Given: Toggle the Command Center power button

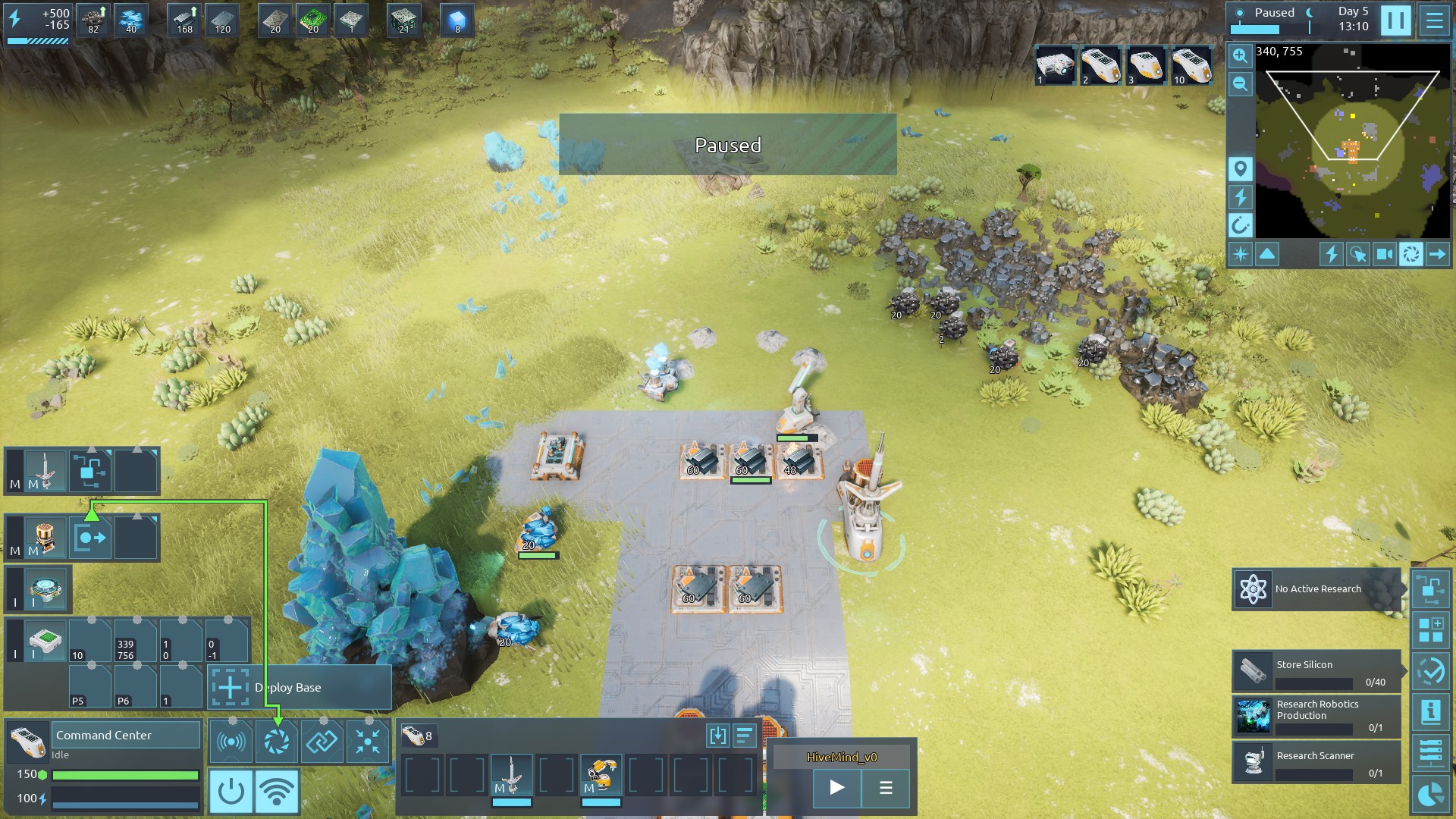Looking at the screenshot, I should pos(231,791).
